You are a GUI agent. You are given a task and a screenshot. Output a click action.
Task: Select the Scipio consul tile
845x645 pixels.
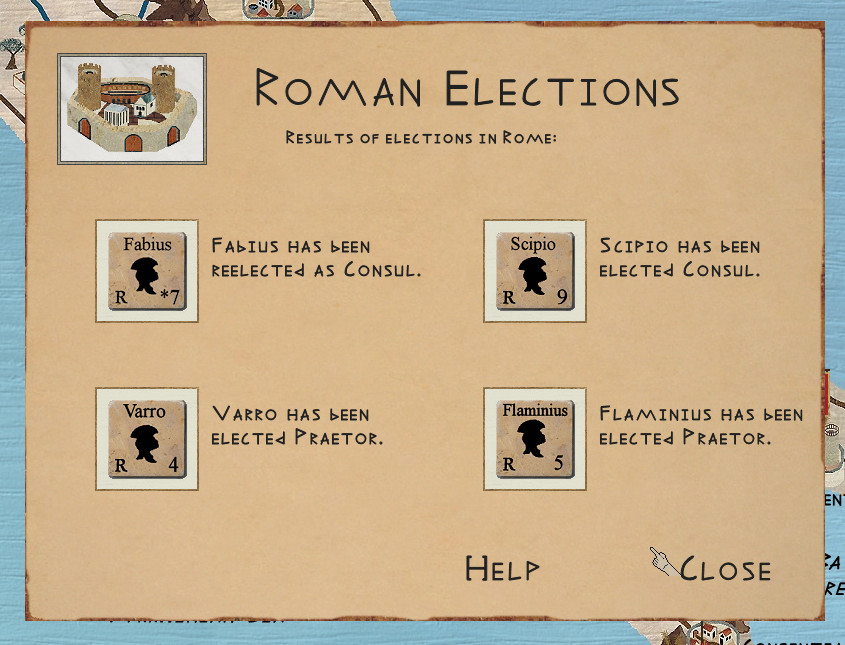pos(534,271)
